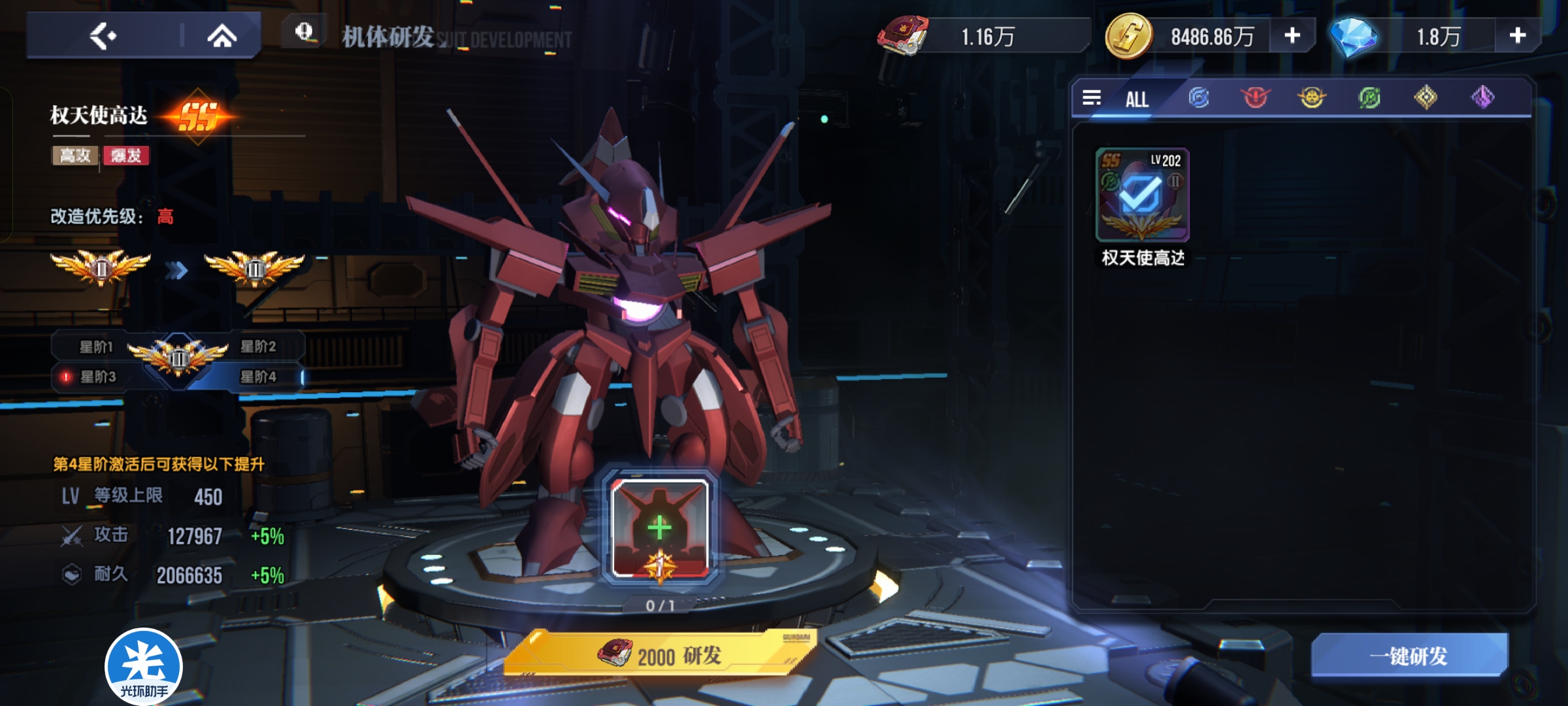The image size is (1568, 706).
Task: Filter suits by the yellow emblem type
Action: [1311, 98]
